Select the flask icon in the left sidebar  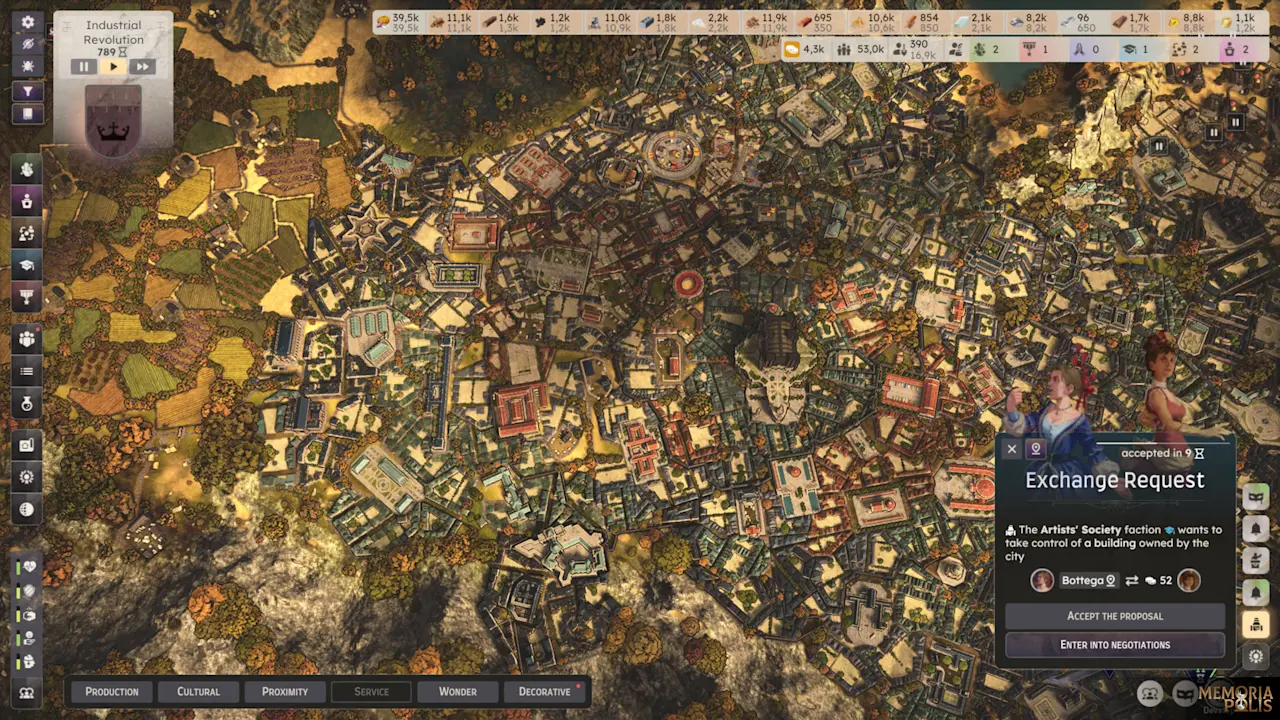(27, 404)
